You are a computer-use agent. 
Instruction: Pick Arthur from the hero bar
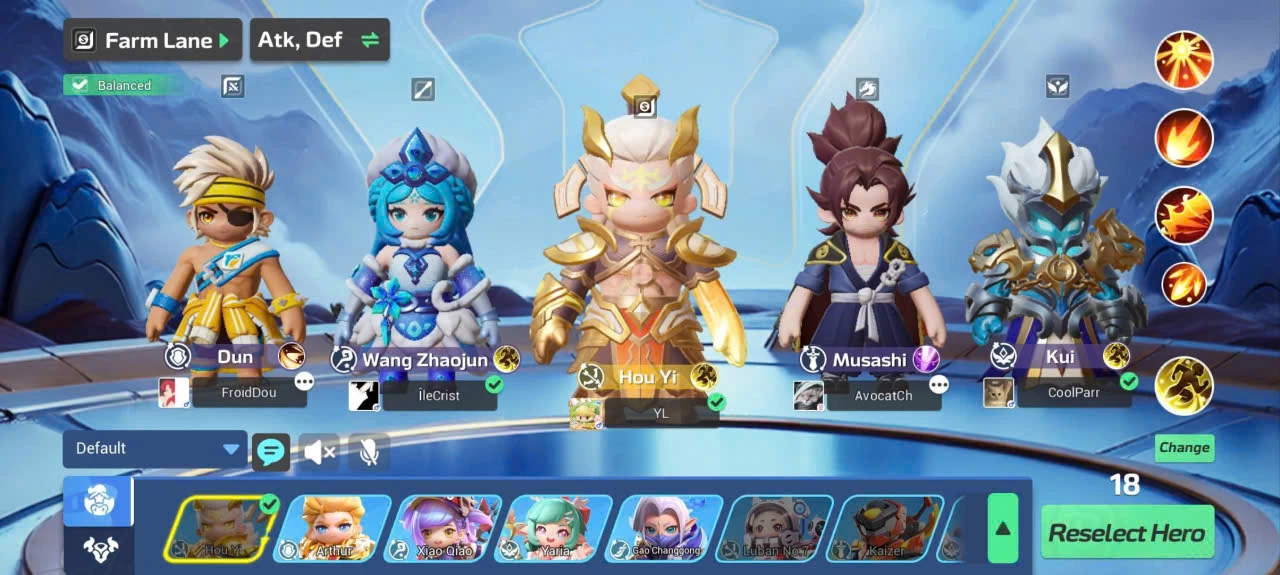[332, 528]
